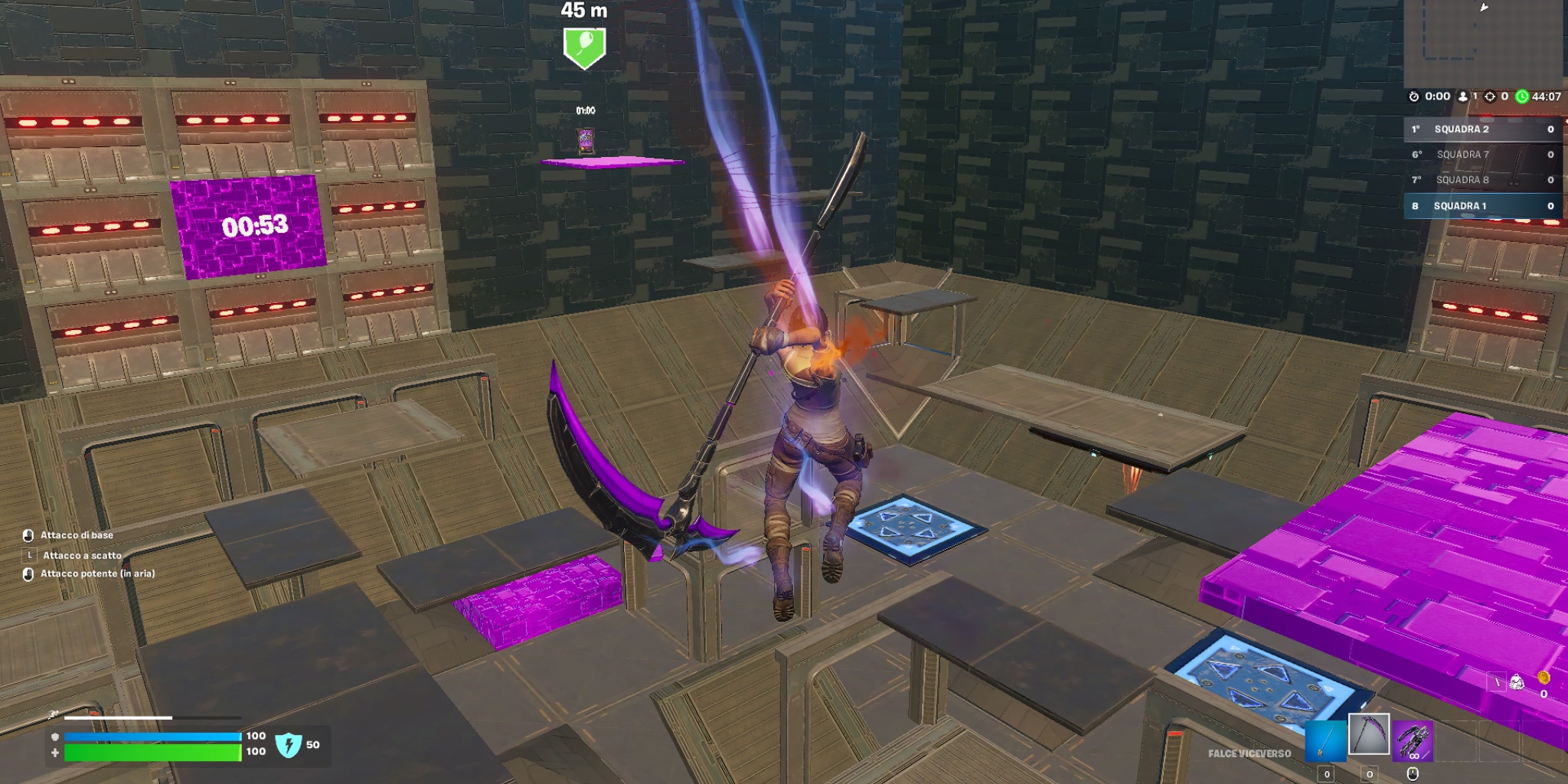The height and width of the screenshot is (784, 1568).
Task: Click the player count icon in the HUD
Action: point(1463,96)
